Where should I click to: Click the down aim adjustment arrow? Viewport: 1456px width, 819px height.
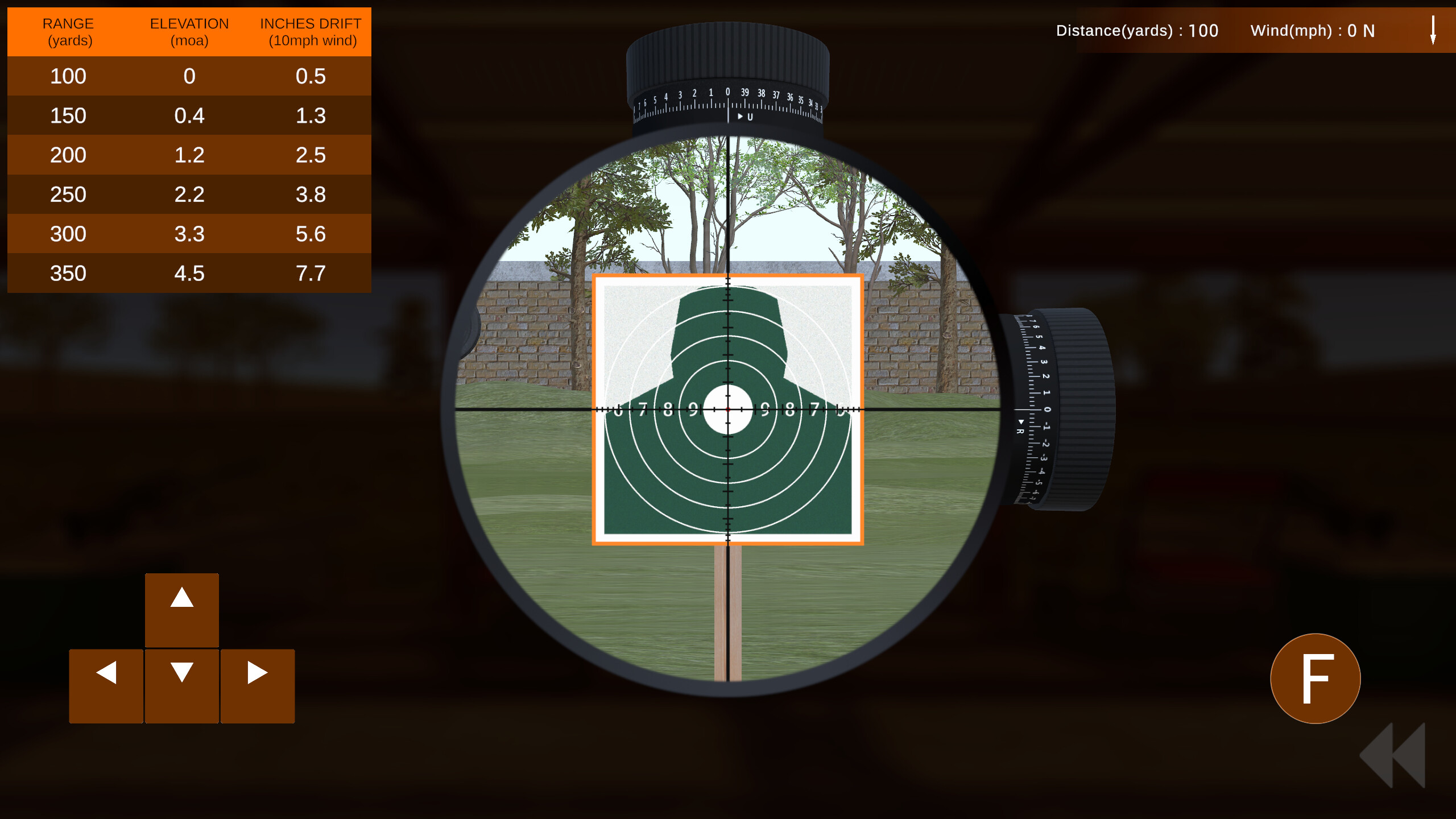tap(181, 685)
